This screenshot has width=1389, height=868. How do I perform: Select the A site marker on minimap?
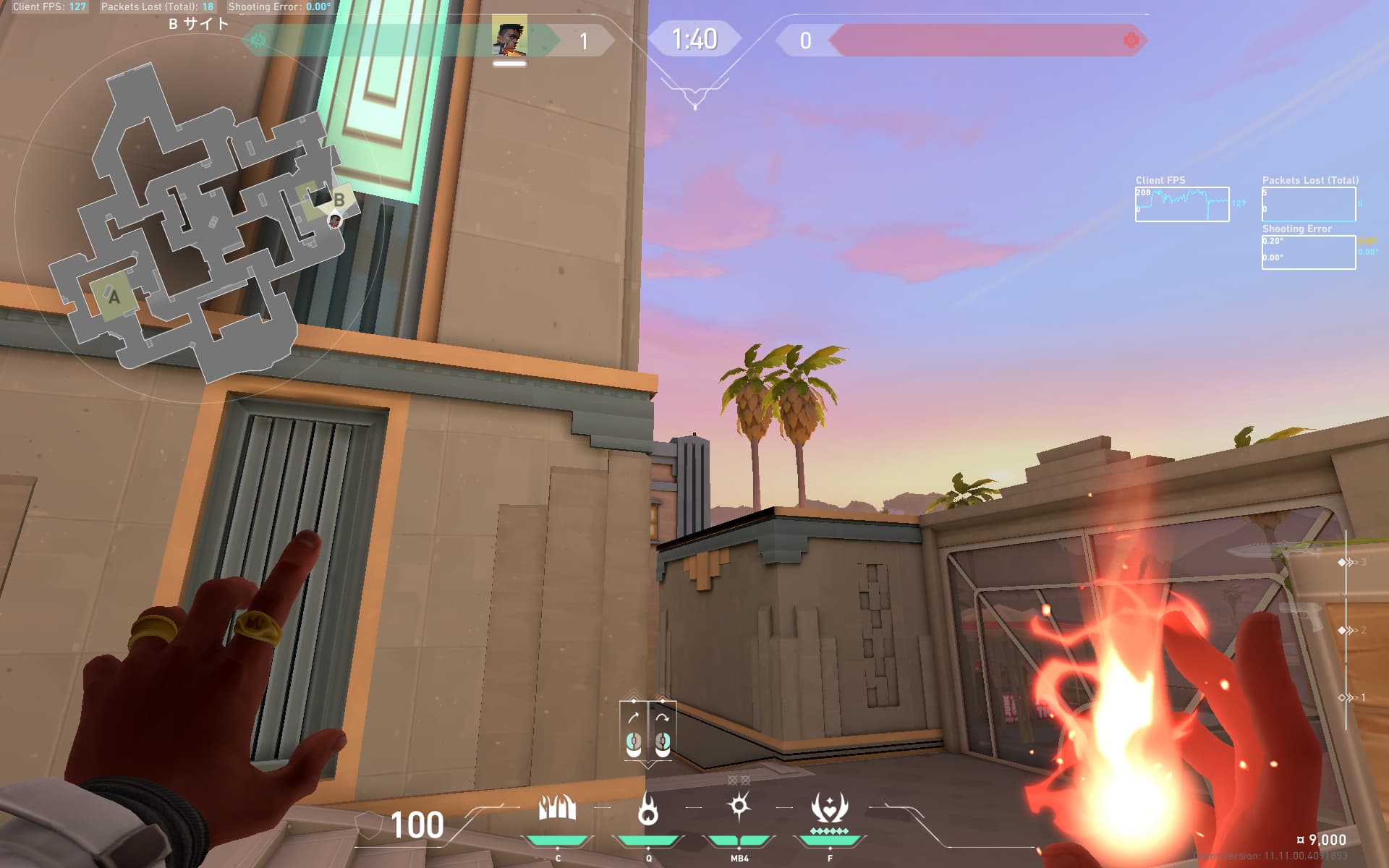point(114,297)
